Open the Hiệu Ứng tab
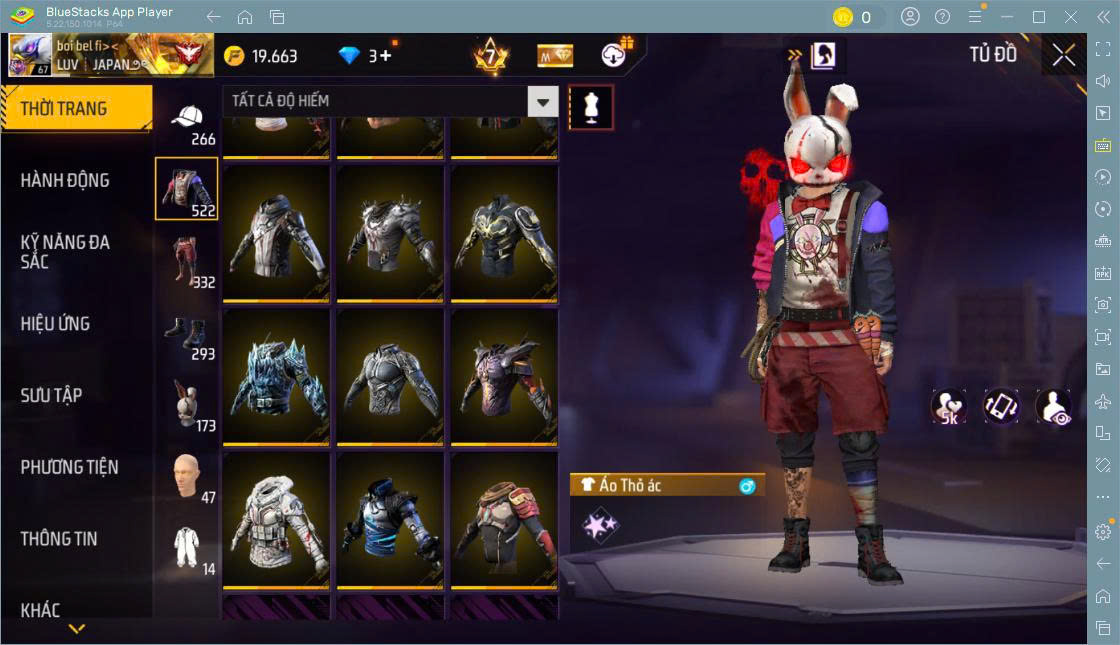Viewport: 1120px width, 645px height. tap(56, 324)
